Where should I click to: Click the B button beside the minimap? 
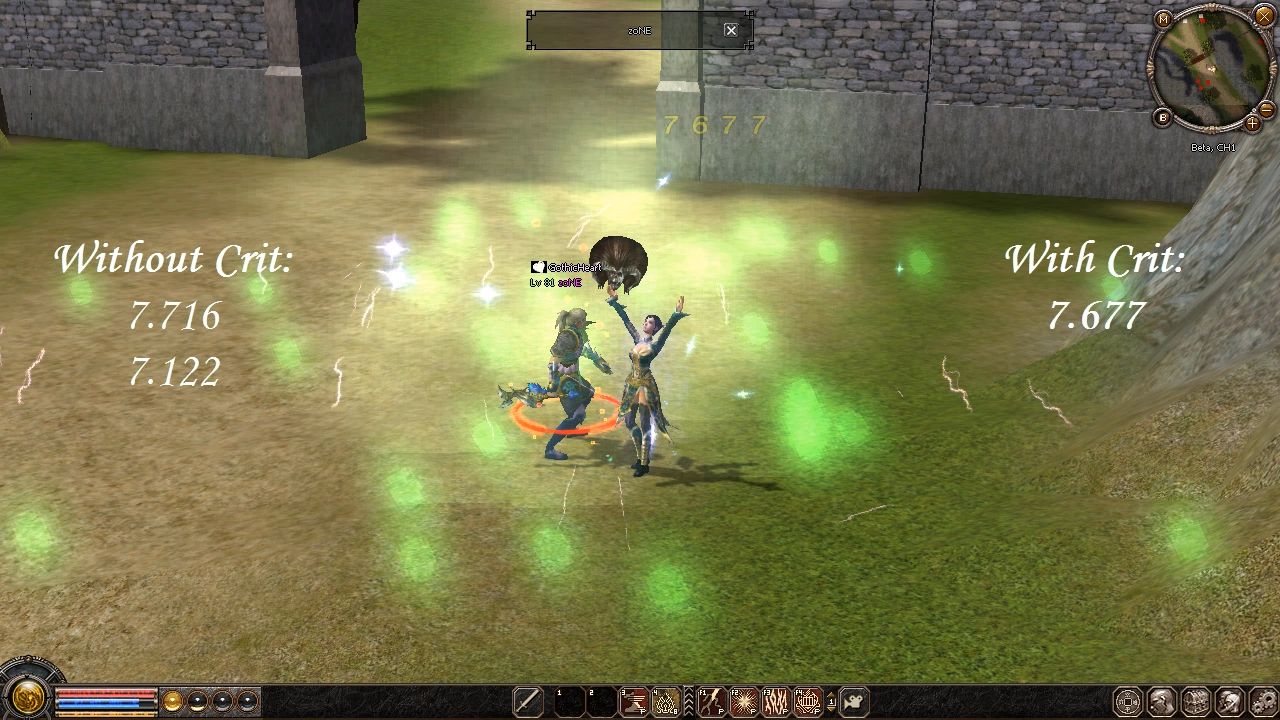1163,117
